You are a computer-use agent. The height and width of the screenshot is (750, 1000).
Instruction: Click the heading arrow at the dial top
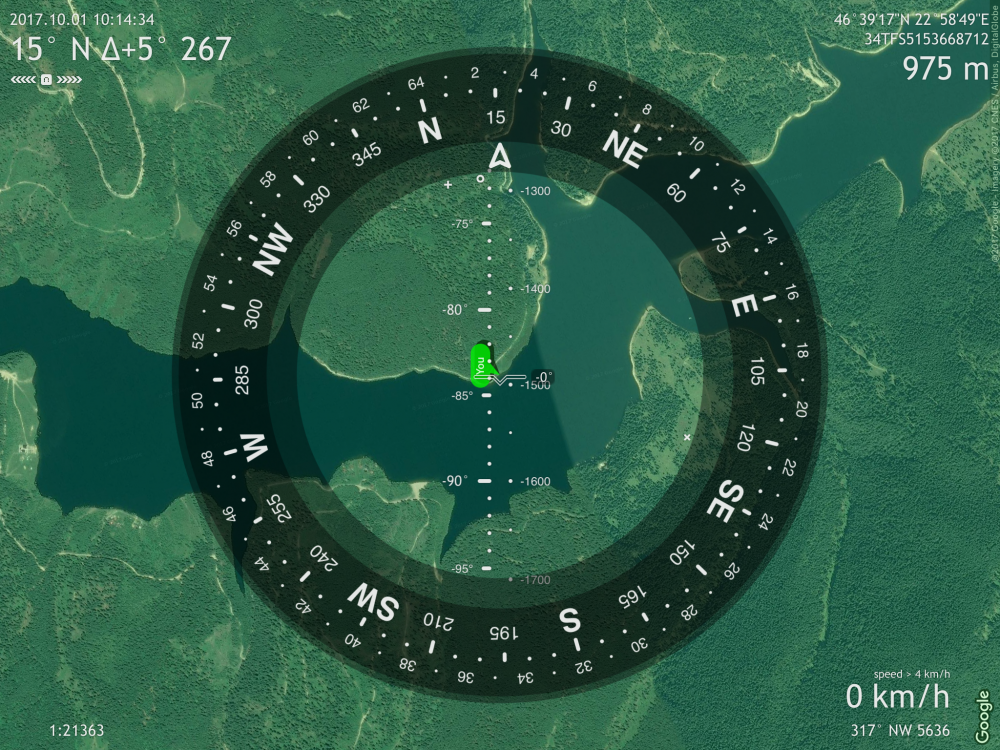coord(499,156)
